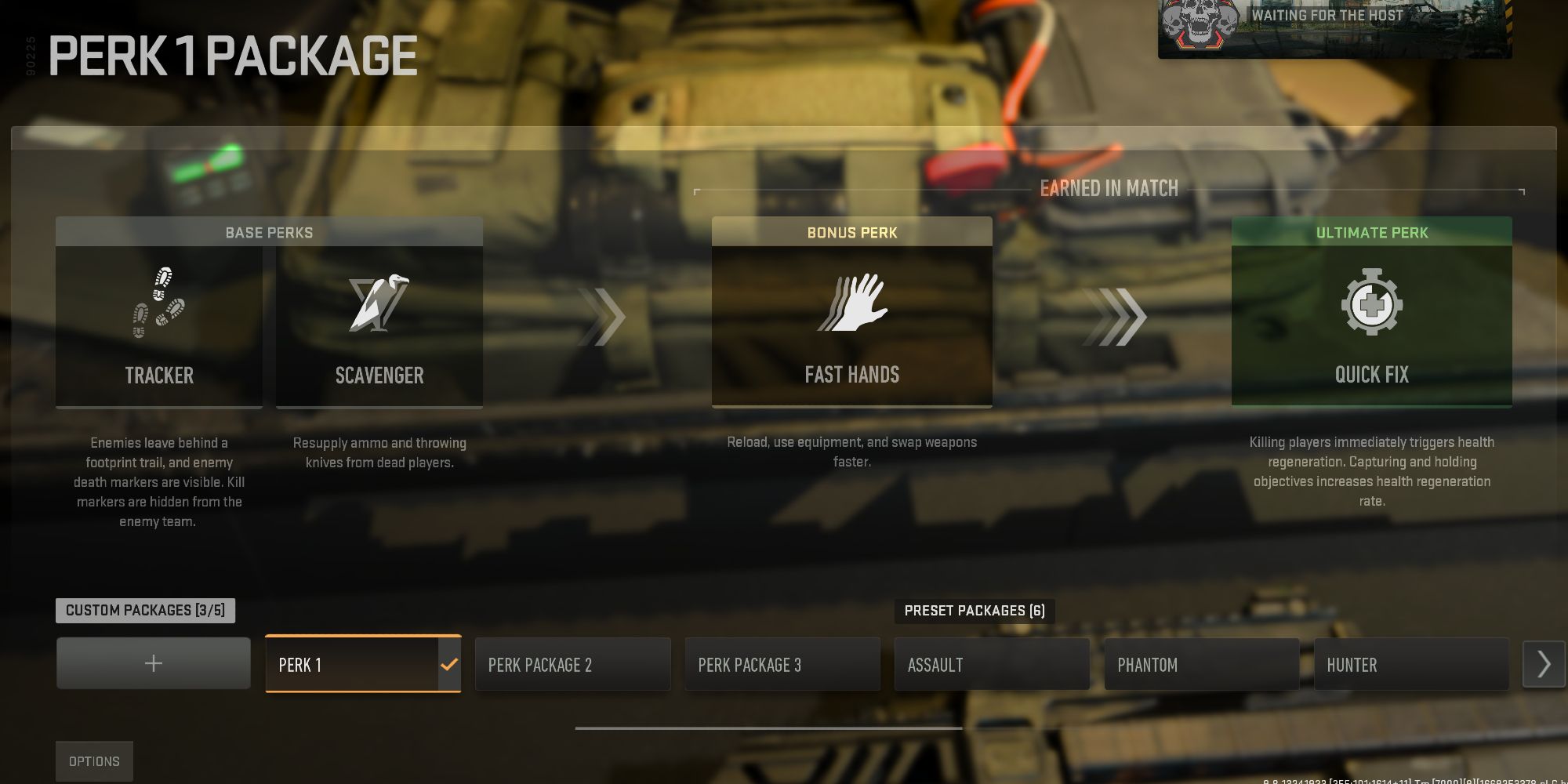Image resolution: width=1568 pixels, height=784 pixels.
Task: Select the Hunter preset package
Action: (x=1410, y=664)
